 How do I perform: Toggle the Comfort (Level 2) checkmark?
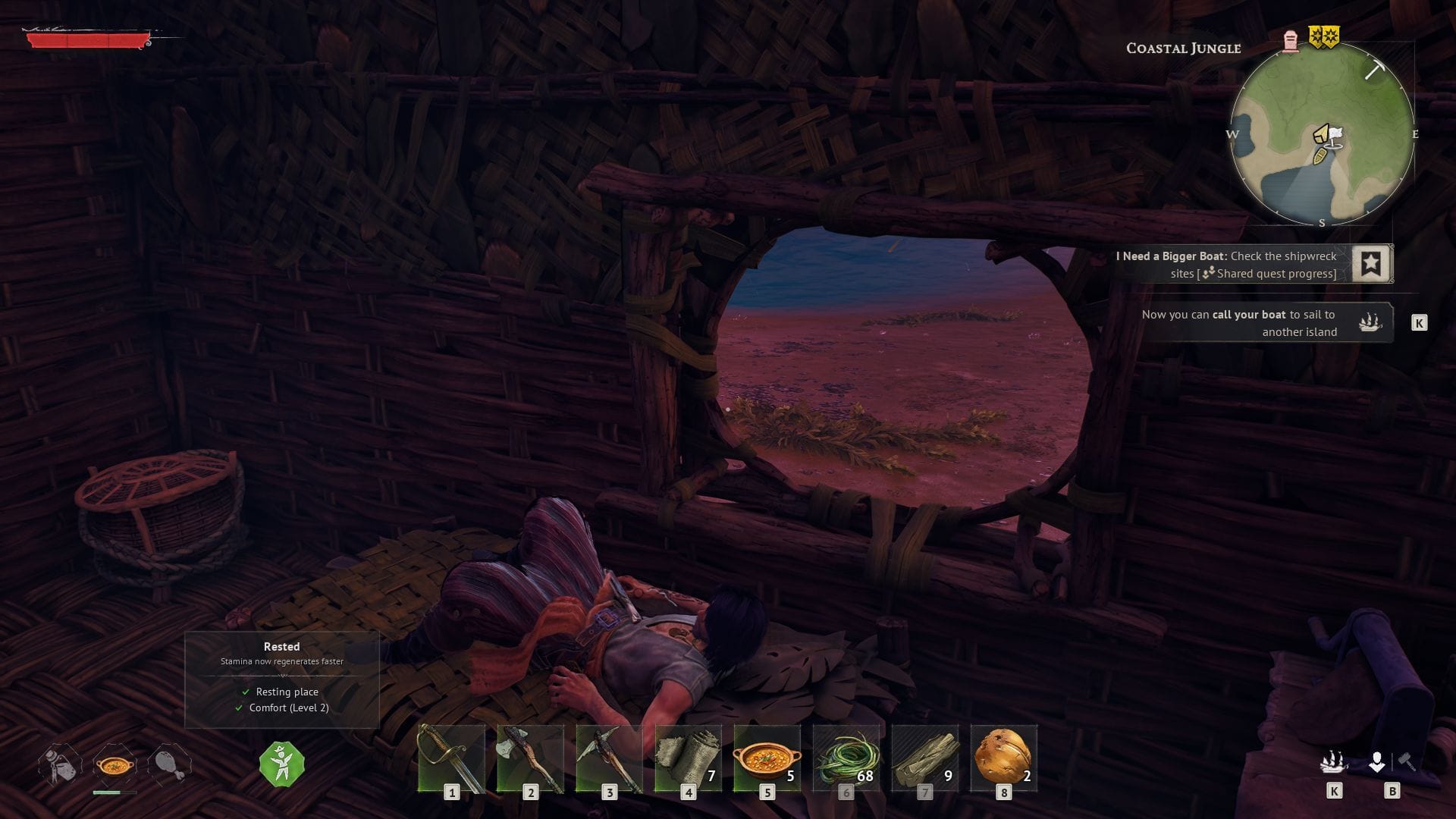pyautogui.click(x=238, y=708)
